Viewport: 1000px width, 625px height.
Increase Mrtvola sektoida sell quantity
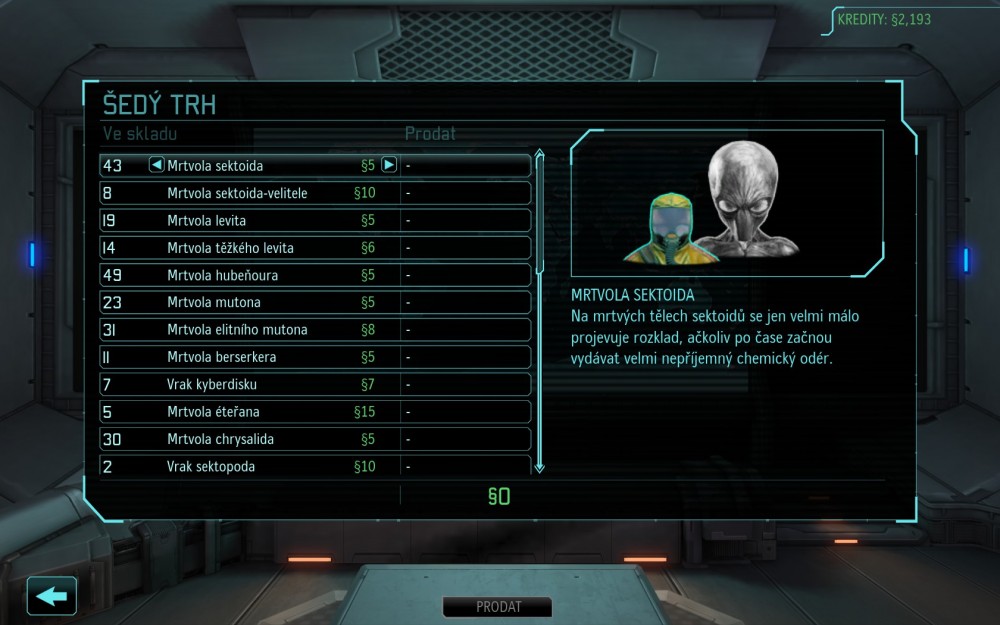tap(389, 165)
